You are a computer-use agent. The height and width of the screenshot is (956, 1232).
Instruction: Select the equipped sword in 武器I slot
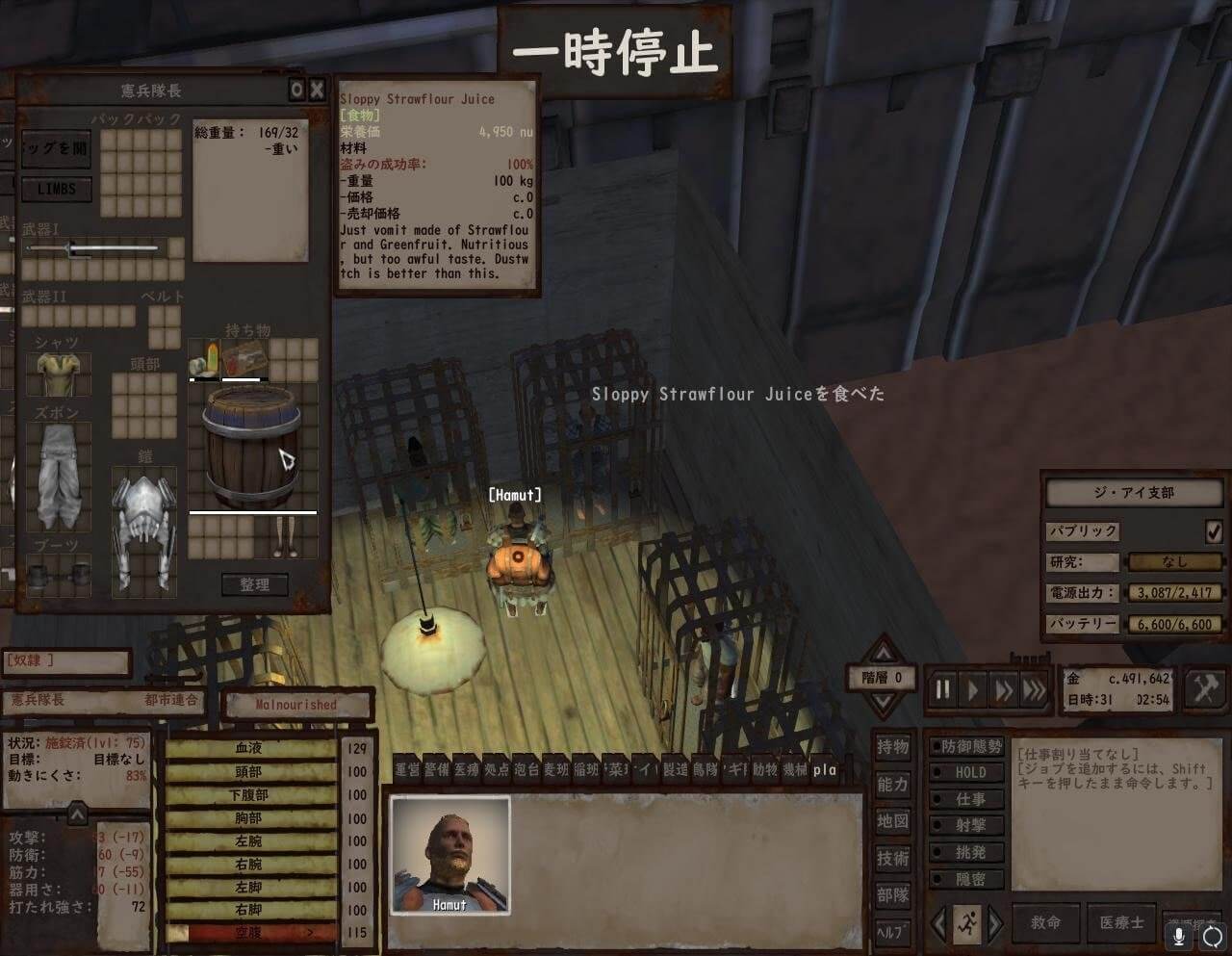click(x=91, y=249)
